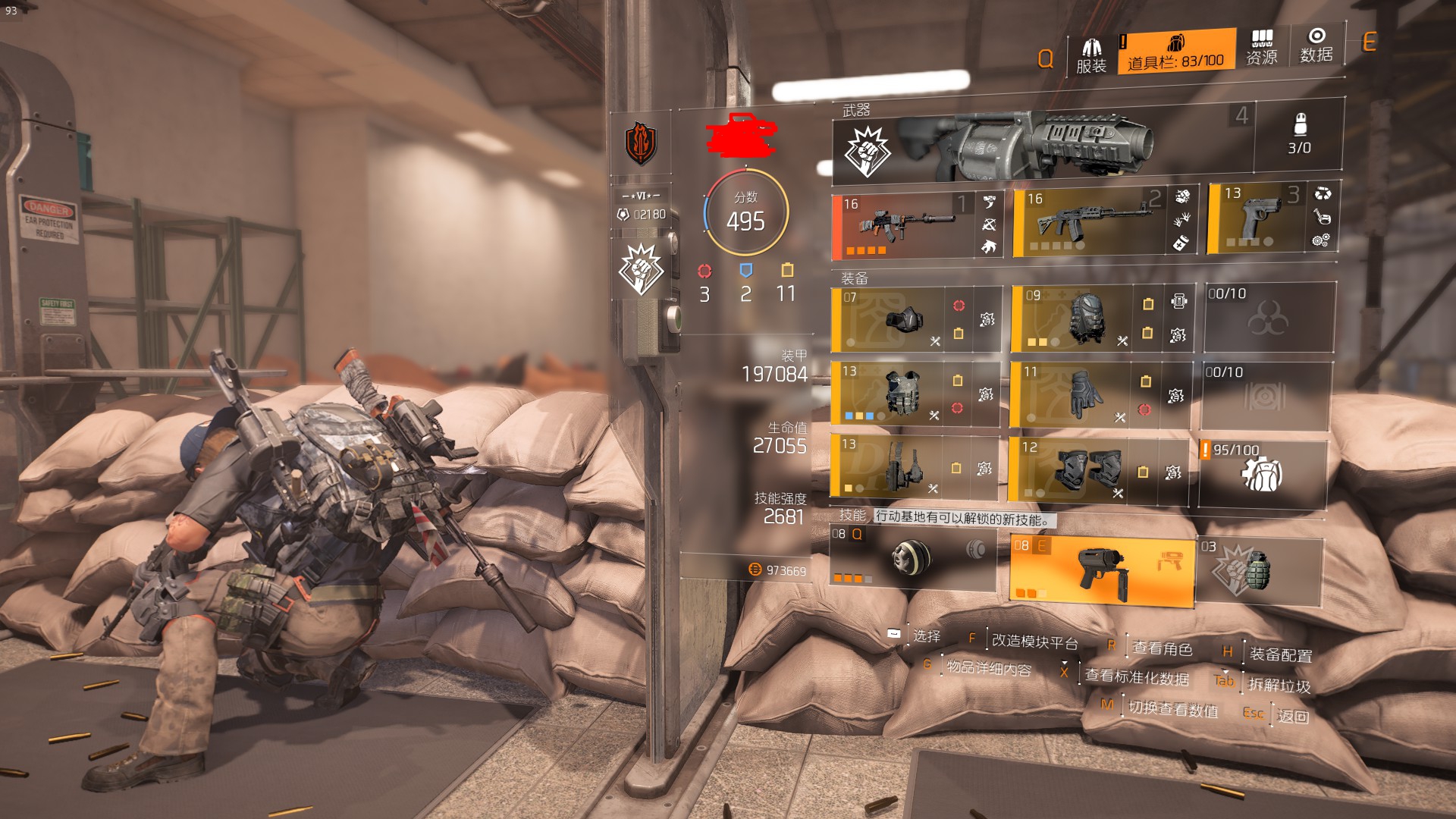Switch to the 服装 apparel tab
The height and width of the screenshot is (819, 1456).
coord(1091,55)
